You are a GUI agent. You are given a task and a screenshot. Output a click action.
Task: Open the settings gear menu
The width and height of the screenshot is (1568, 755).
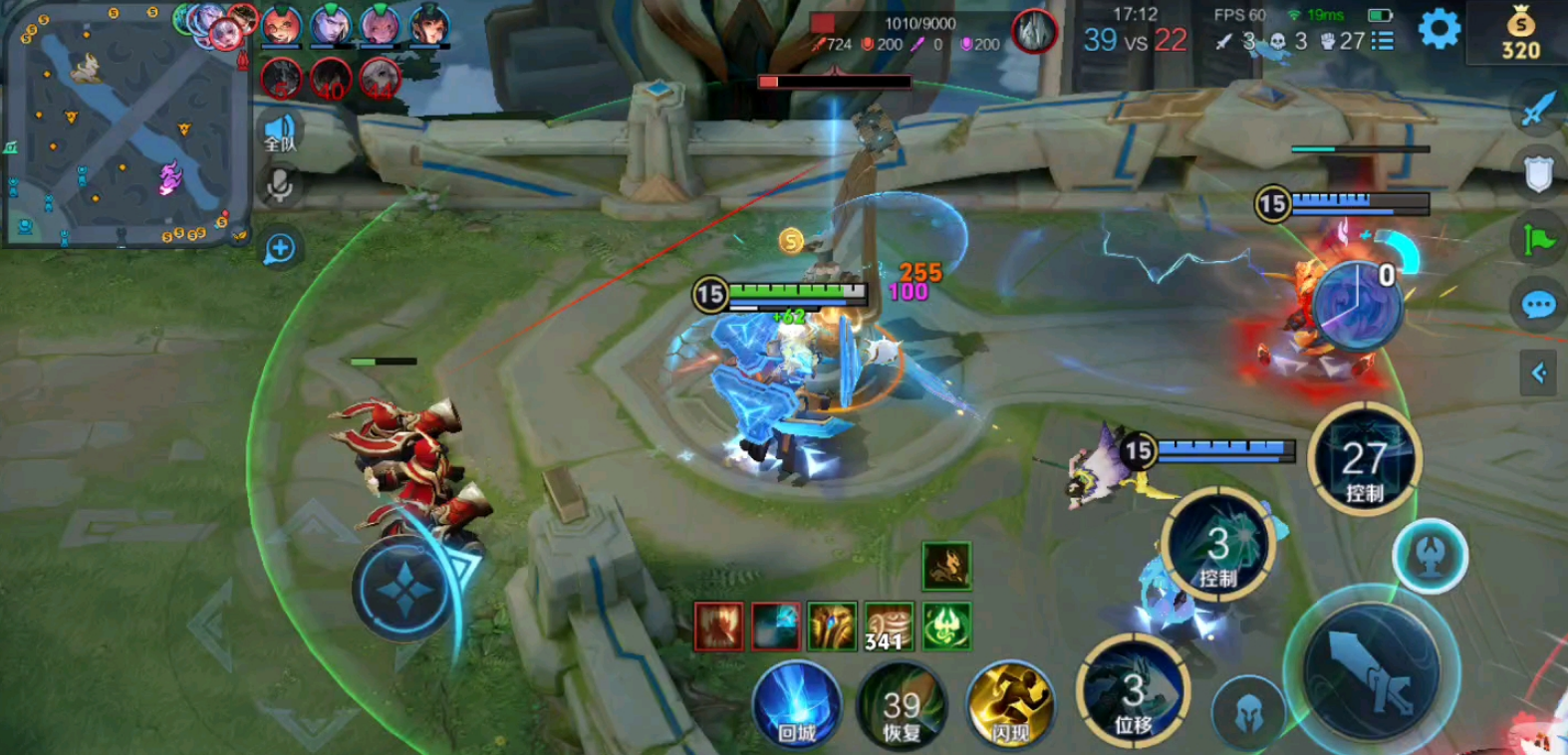tap(1438, 30)
